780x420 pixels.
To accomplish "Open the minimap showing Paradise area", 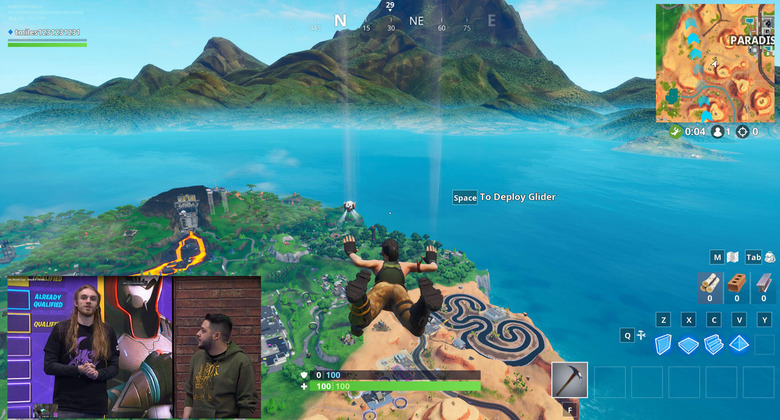I will (716, 63).
